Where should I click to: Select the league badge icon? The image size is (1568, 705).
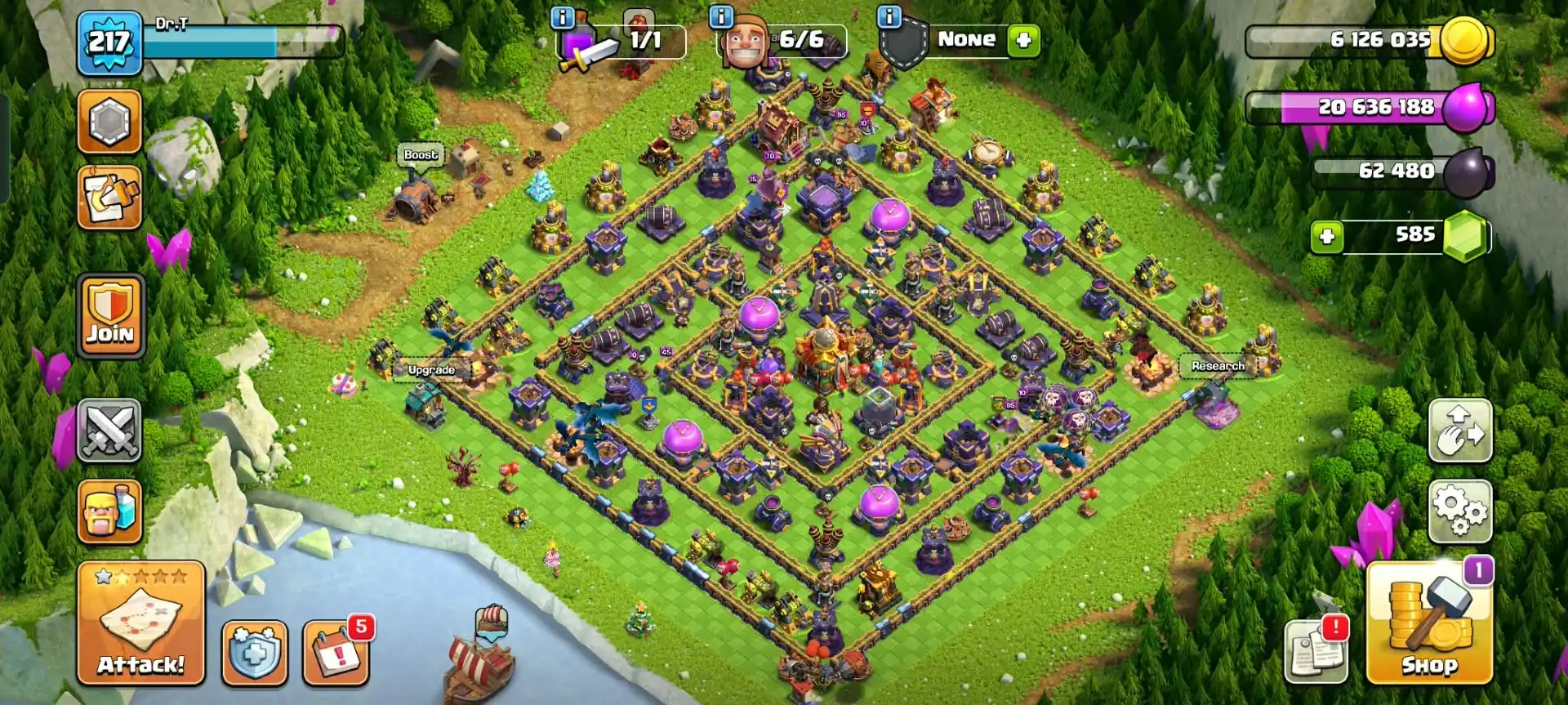click(x=109, y=121)
